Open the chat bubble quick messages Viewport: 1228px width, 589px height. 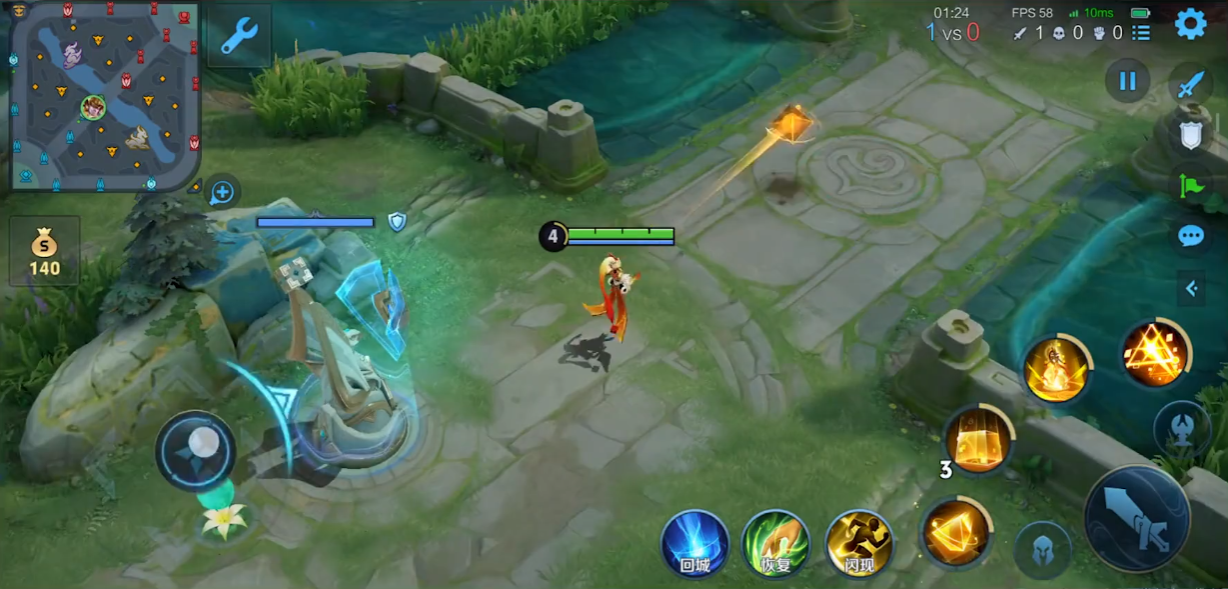coord(1190,236)
